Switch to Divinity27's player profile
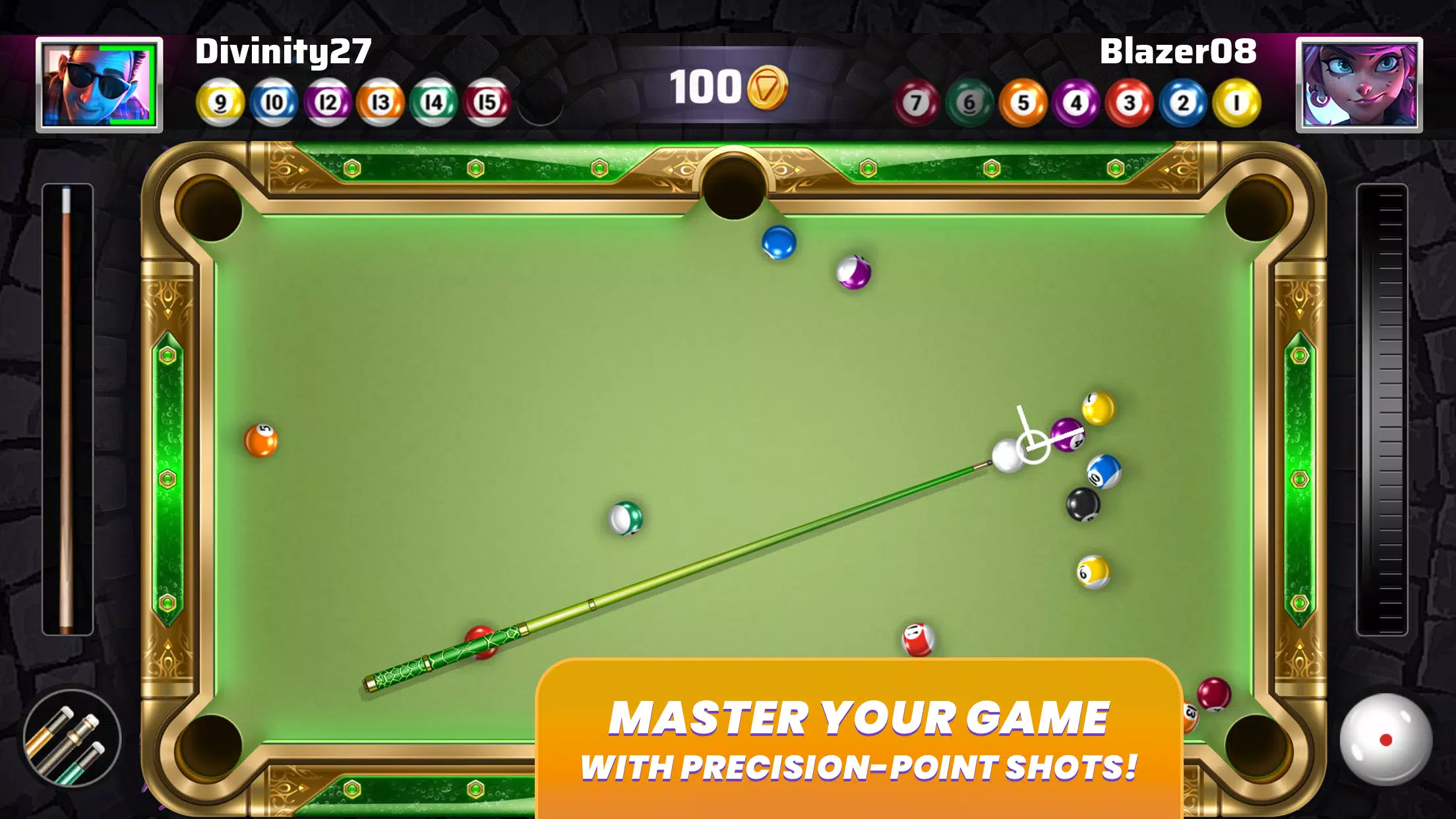1456x819 pixels. click(100, 84)
